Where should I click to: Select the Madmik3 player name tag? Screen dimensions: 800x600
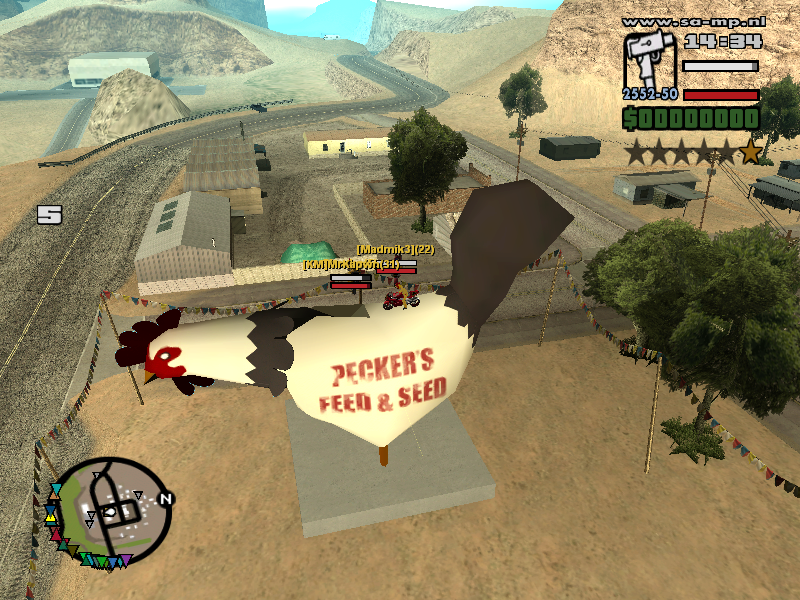tap(396, 249)
